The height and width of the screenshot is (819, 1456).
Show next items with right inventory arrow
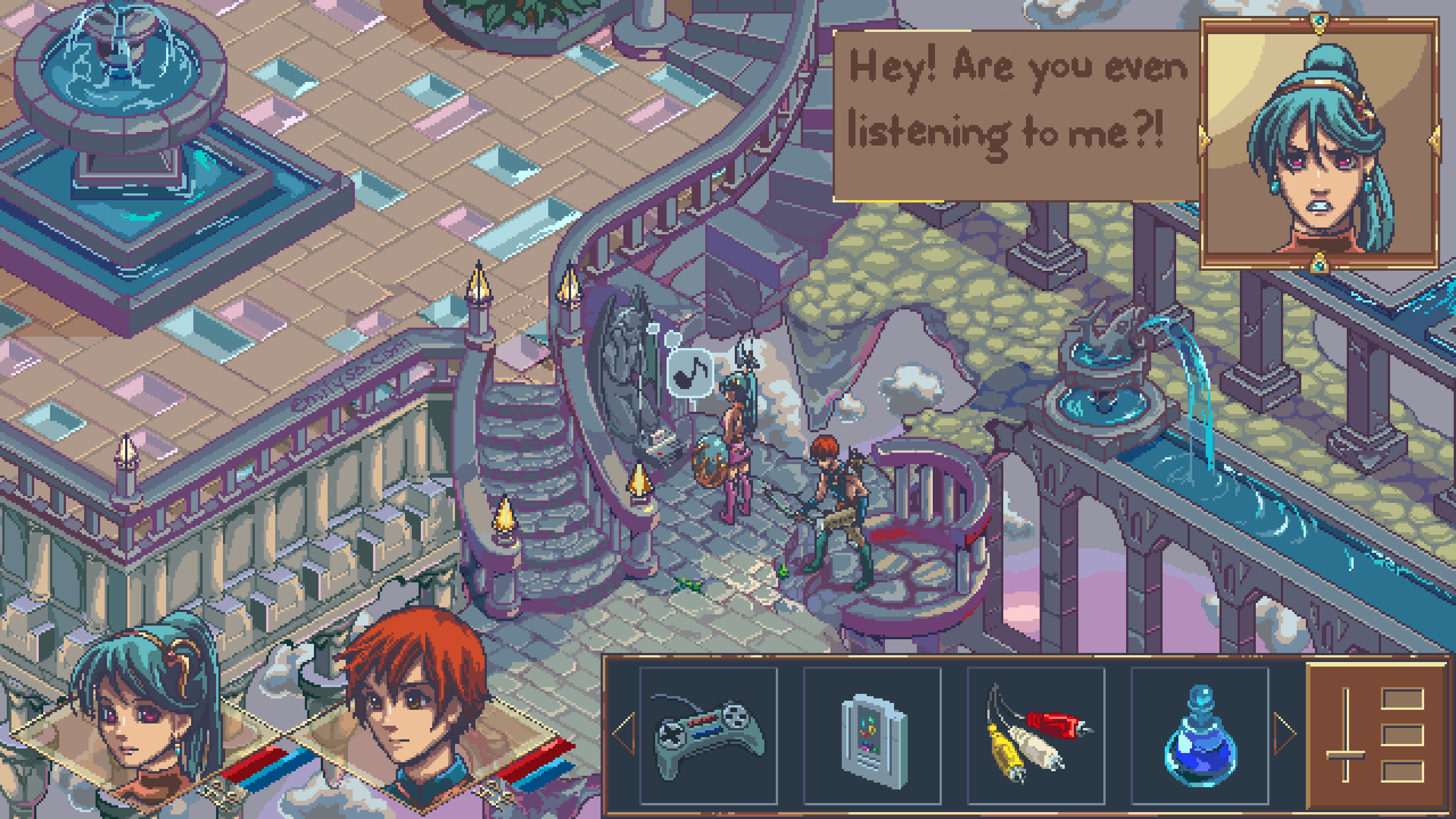tap(1285, 734)
